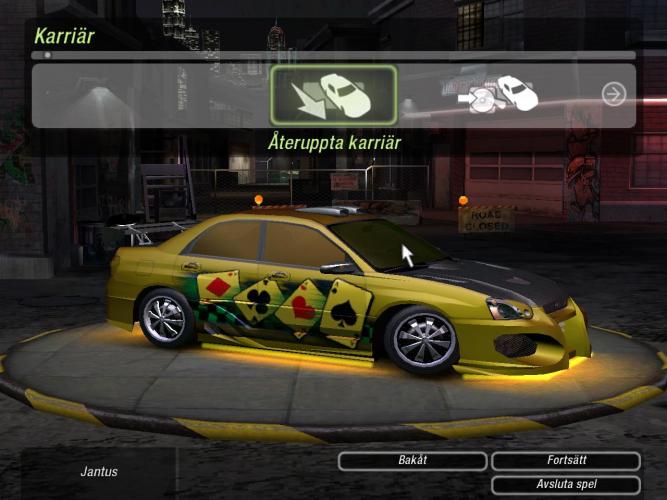Select the Återuppta karriär car icon
This screenshot has height=500, width=667.
coord(334,95)
